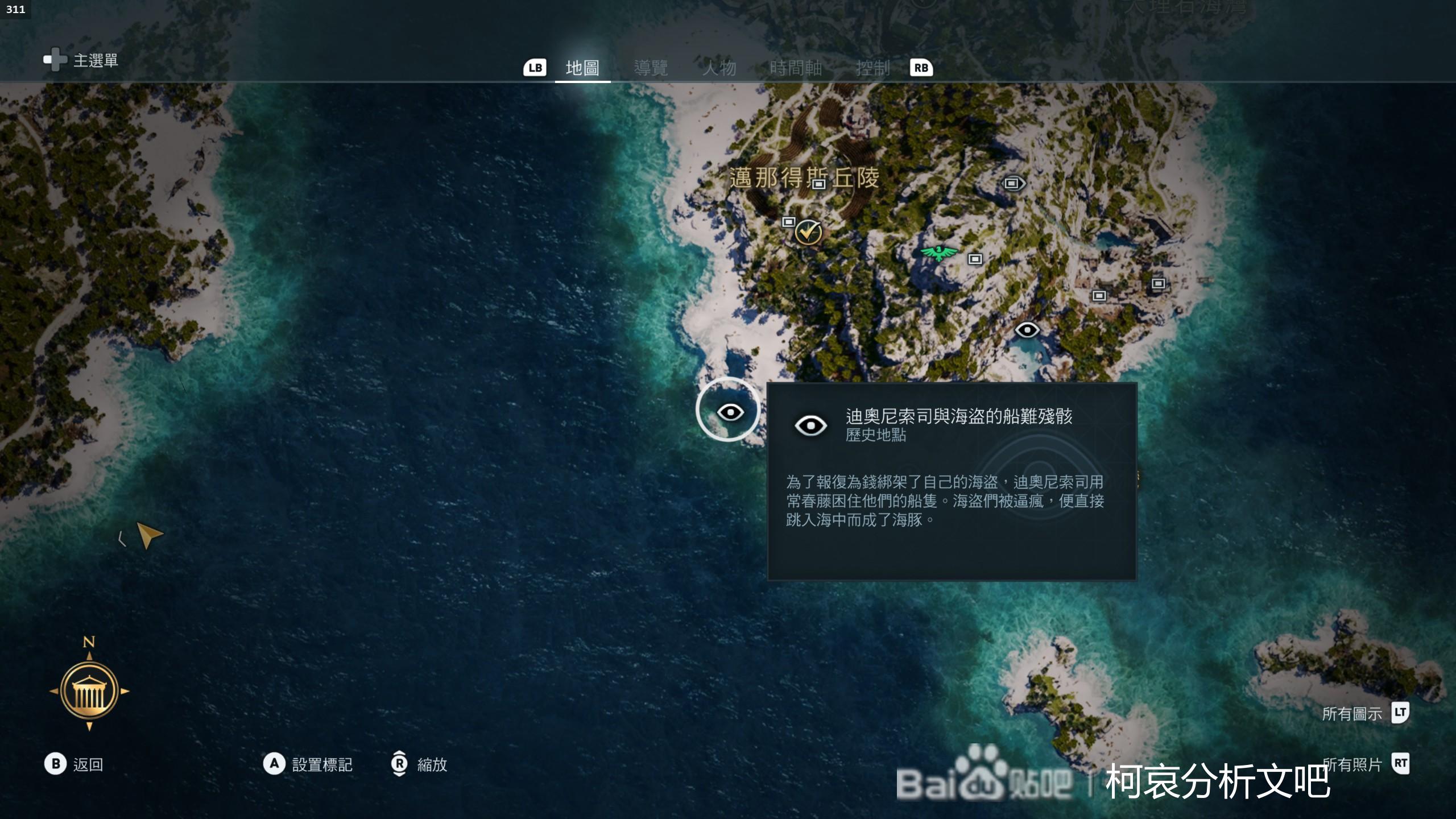
Task: Click the gold checkmark completed marker
Action: click(808, 231)
